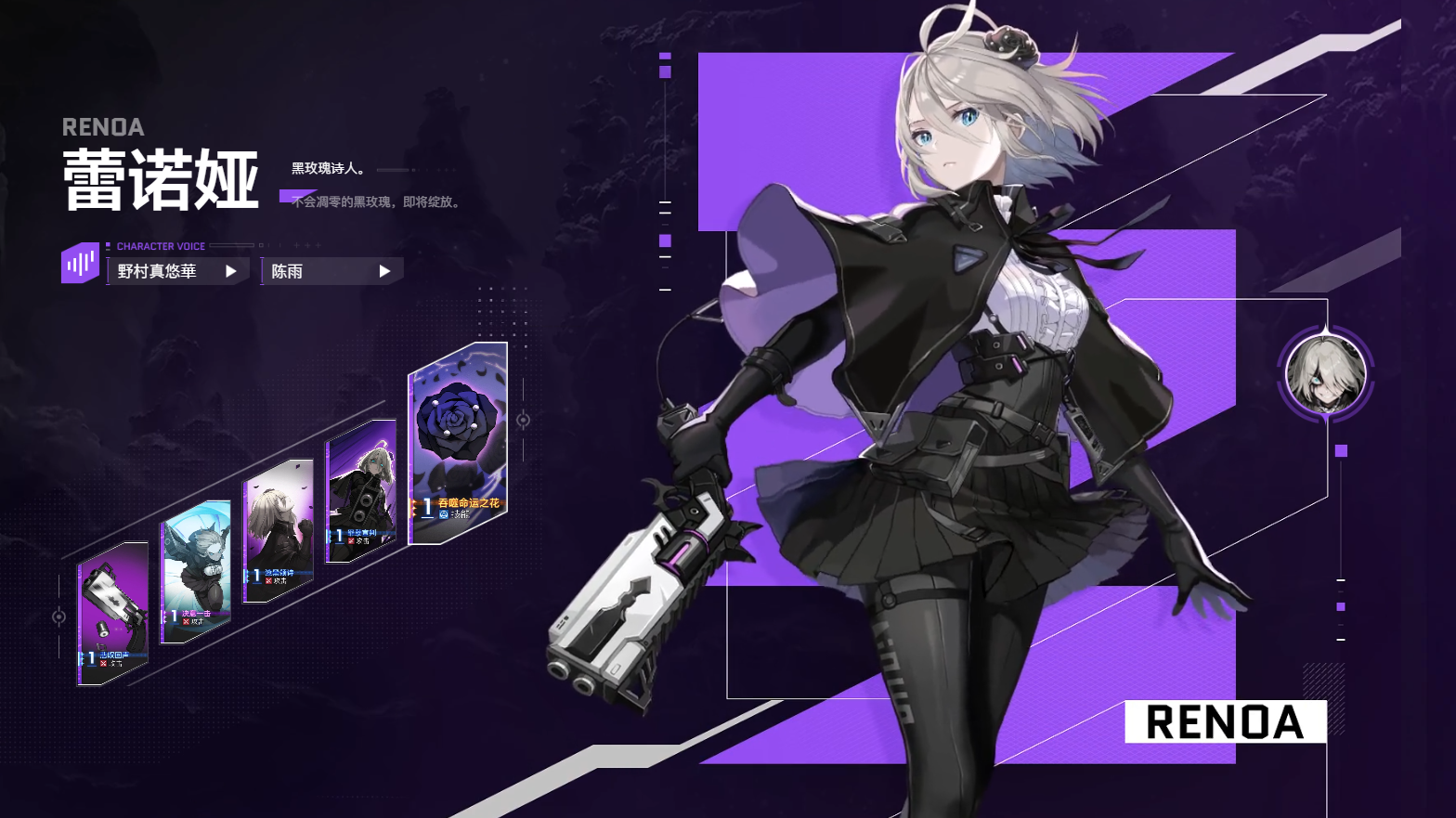The height and width of the screenshot is (818, 1456).
Task: Play the 野村真悠華 Japanese voice sample
Action: point(230,271)
